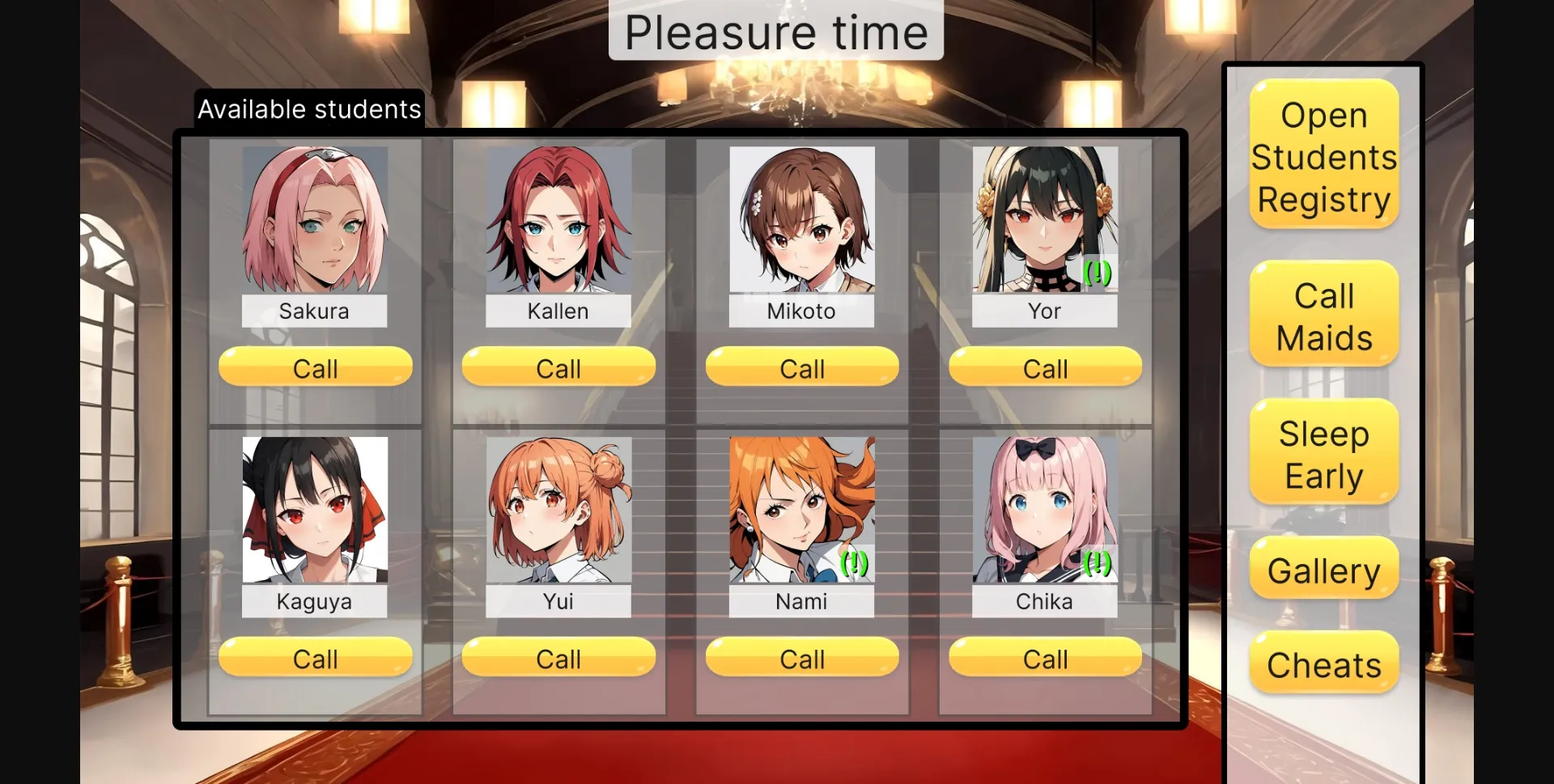This screenshot has width=1554, height=784.
Task: Call Mikoto
Action: (801, 368)
